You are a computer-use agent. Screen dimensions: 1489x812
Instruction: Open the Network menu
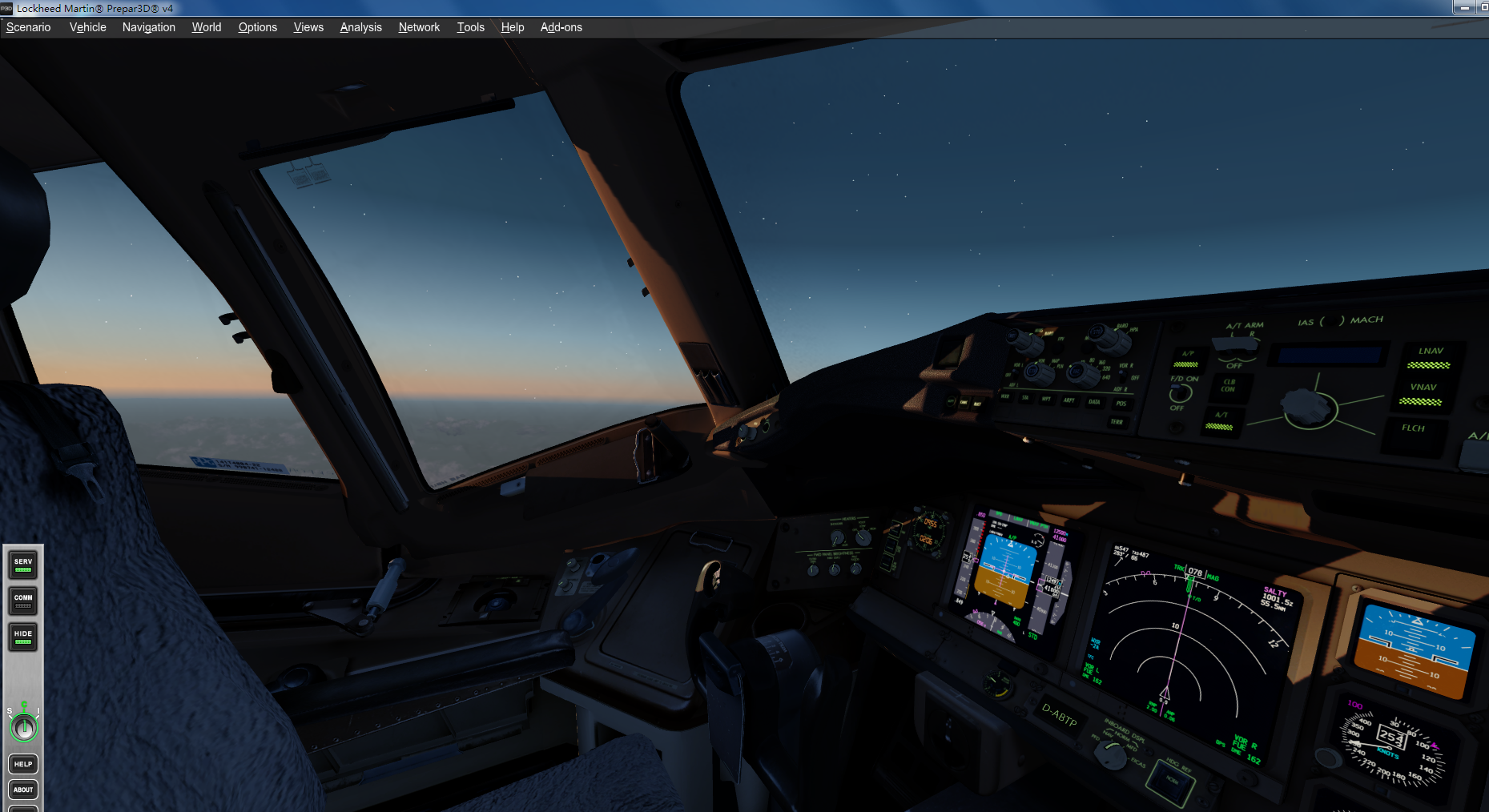point(419,26)
